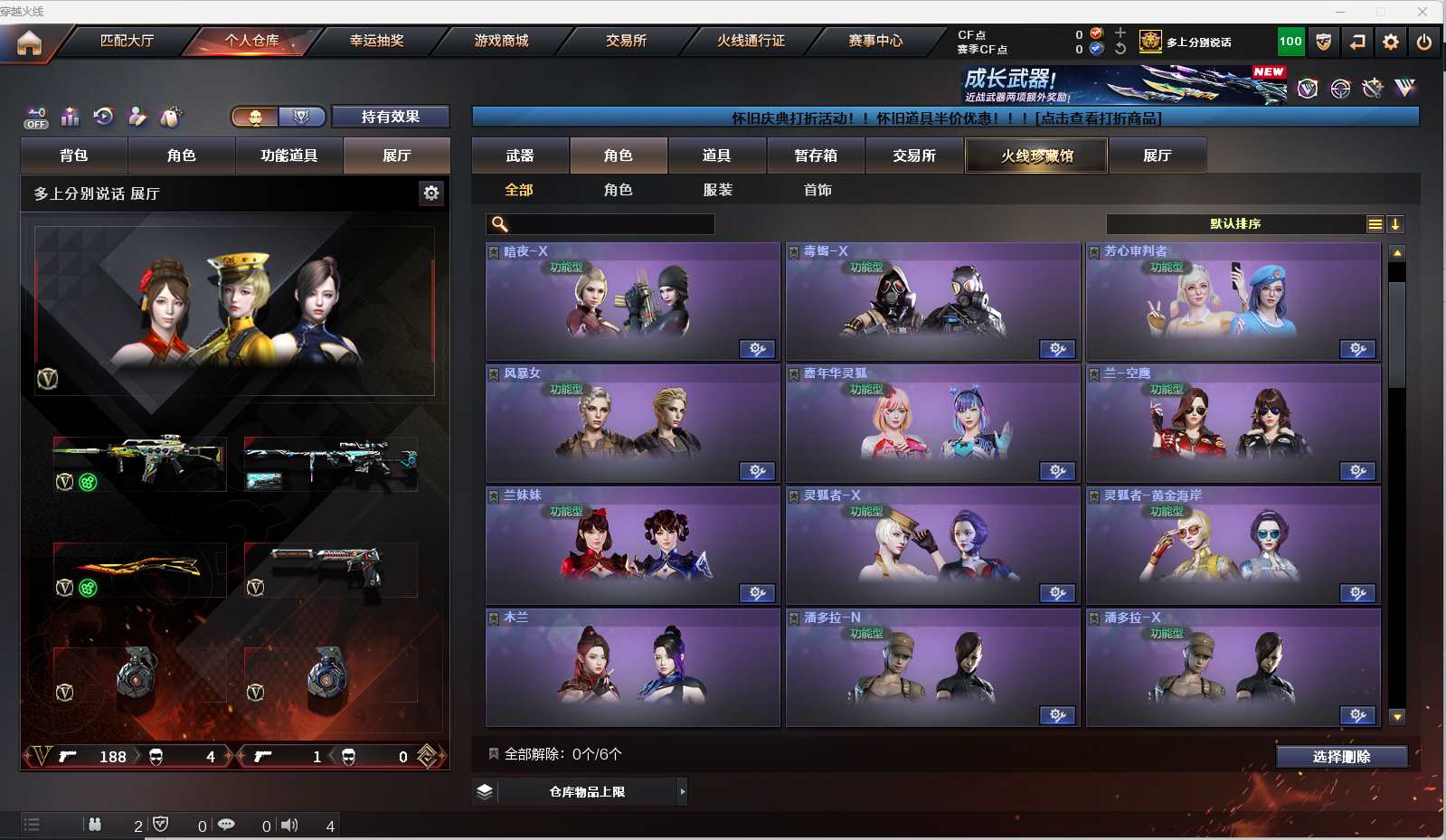Open the 暂存箱 temporary storage tab
This screenshot has width=1446, height=840.
816,156
